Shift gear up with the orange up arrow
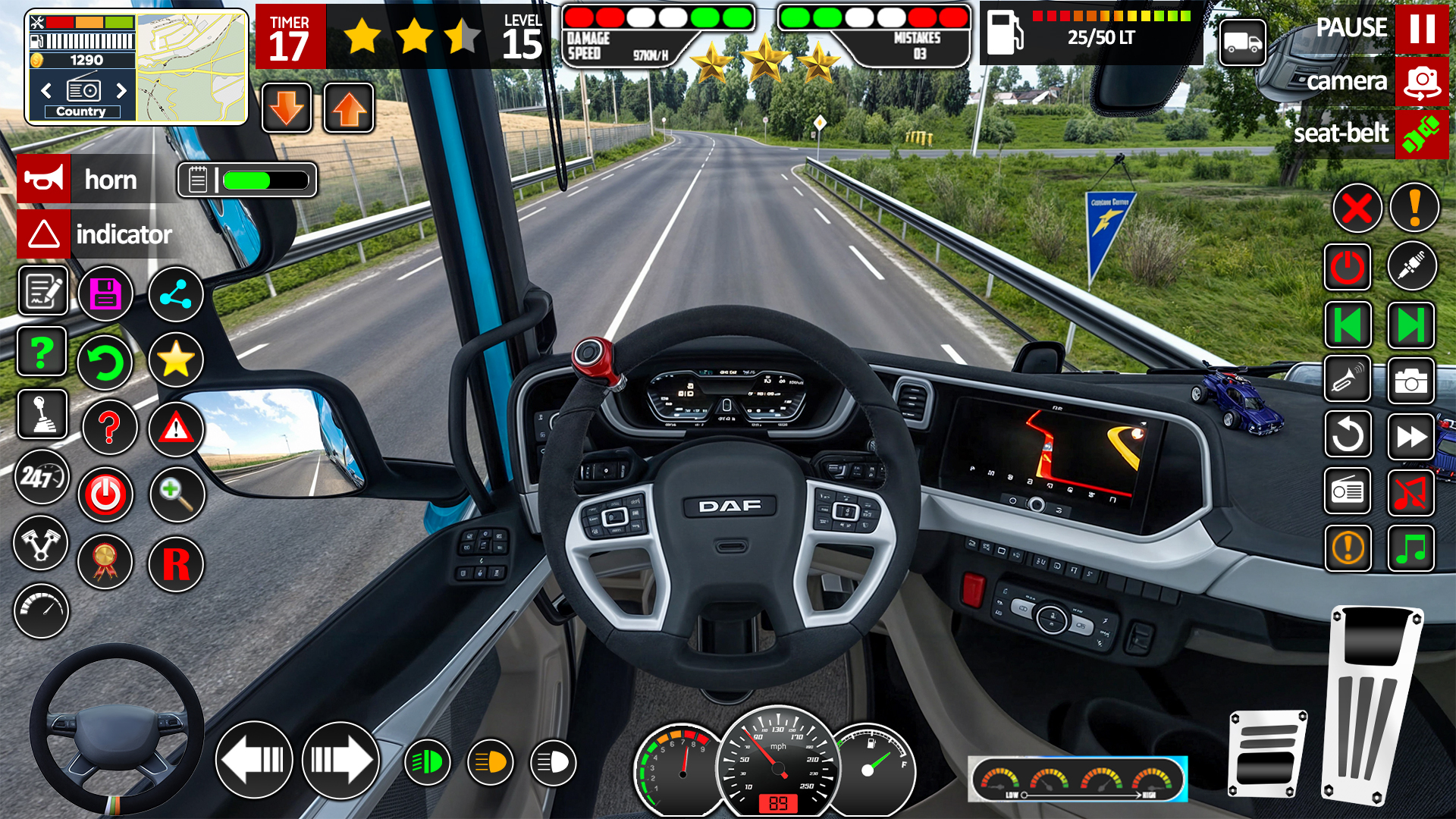This screenshot has height=819, width=1456. (348, 108)
